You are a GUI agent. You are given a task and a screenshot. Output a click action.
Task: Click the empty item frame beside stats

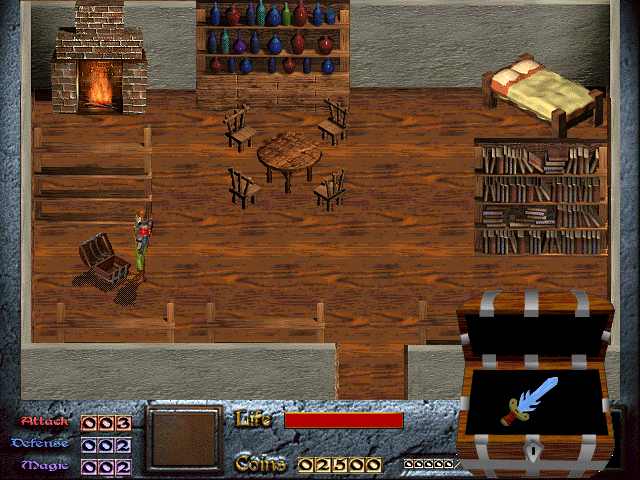click(185, 438)
